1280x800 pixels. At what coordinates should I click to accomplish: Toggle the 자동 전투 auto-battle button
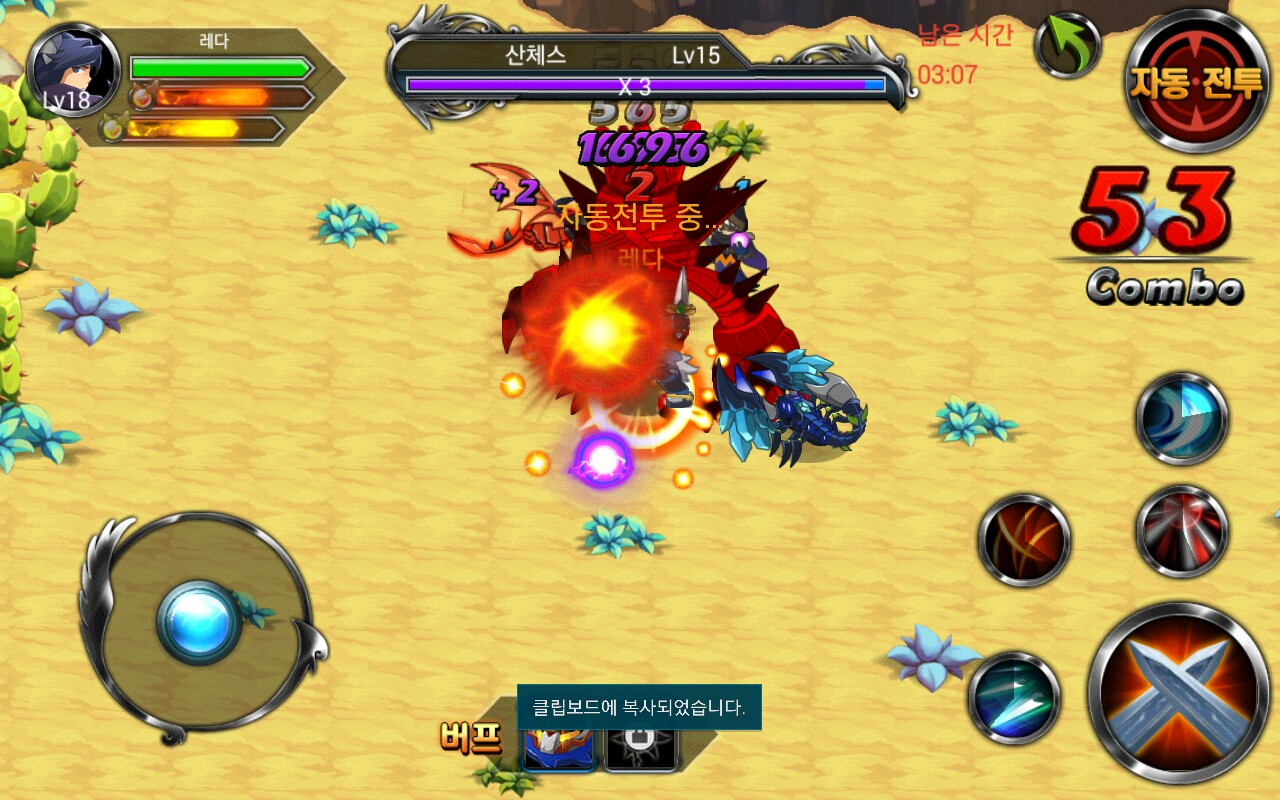(1196, 80)
